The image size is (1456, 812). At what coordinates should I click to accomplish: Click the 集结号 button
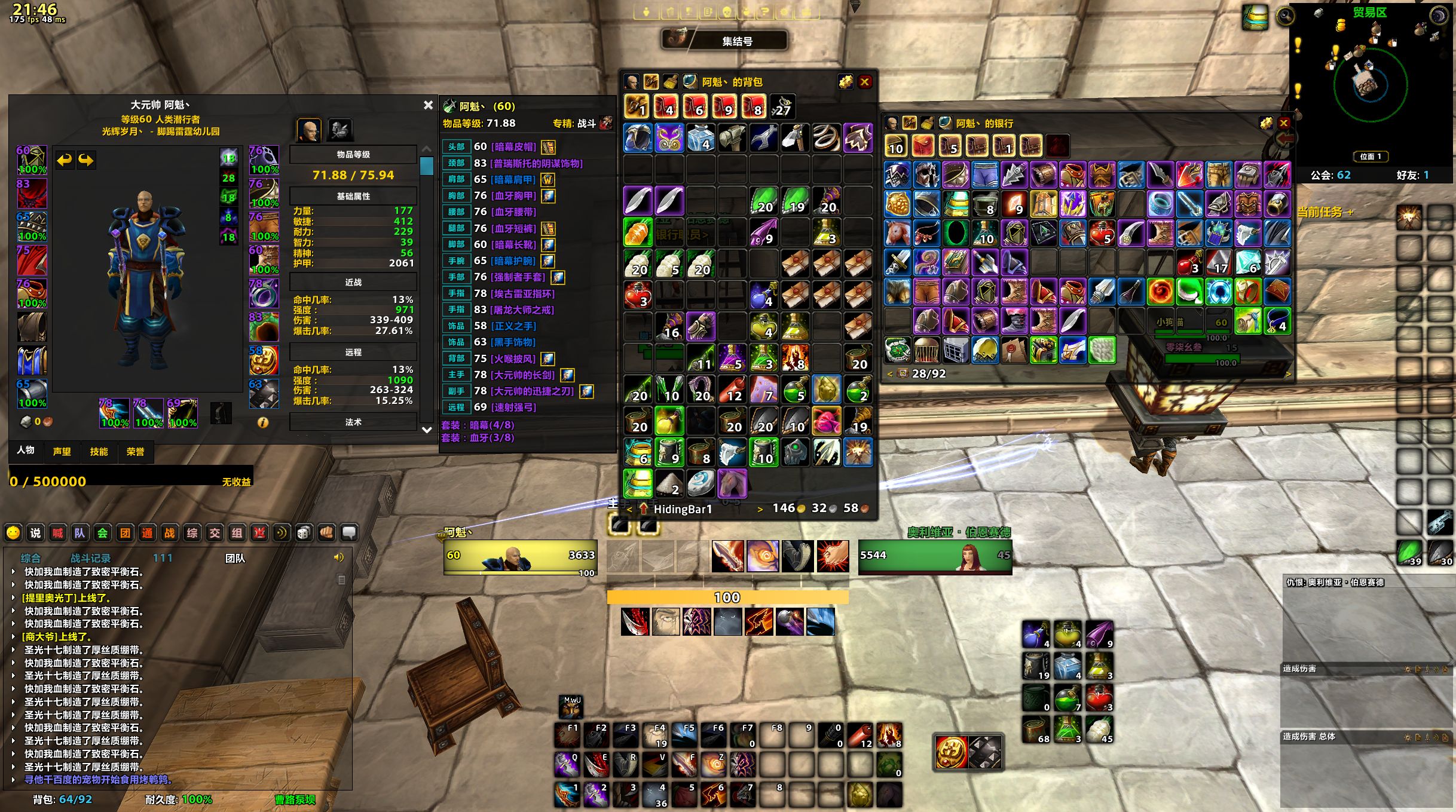(x=736, y=41)
